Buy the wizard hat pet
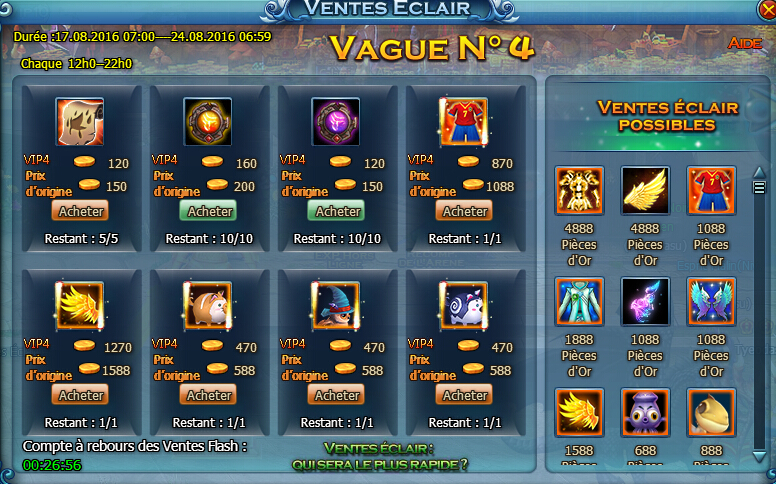Screen dimensions: 776x484 (x=338, y=395)
